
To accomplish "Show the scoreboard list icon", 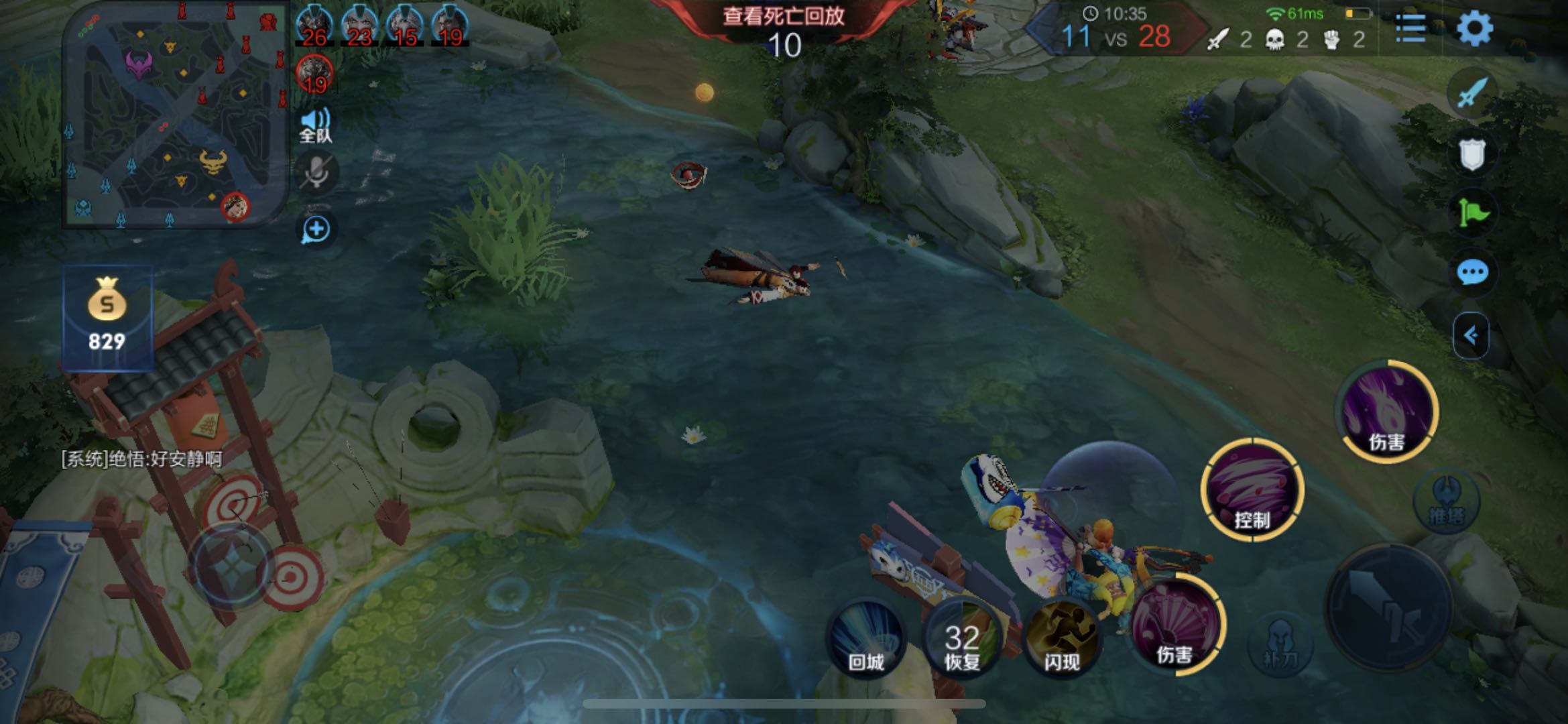I will click(1410, 28).
